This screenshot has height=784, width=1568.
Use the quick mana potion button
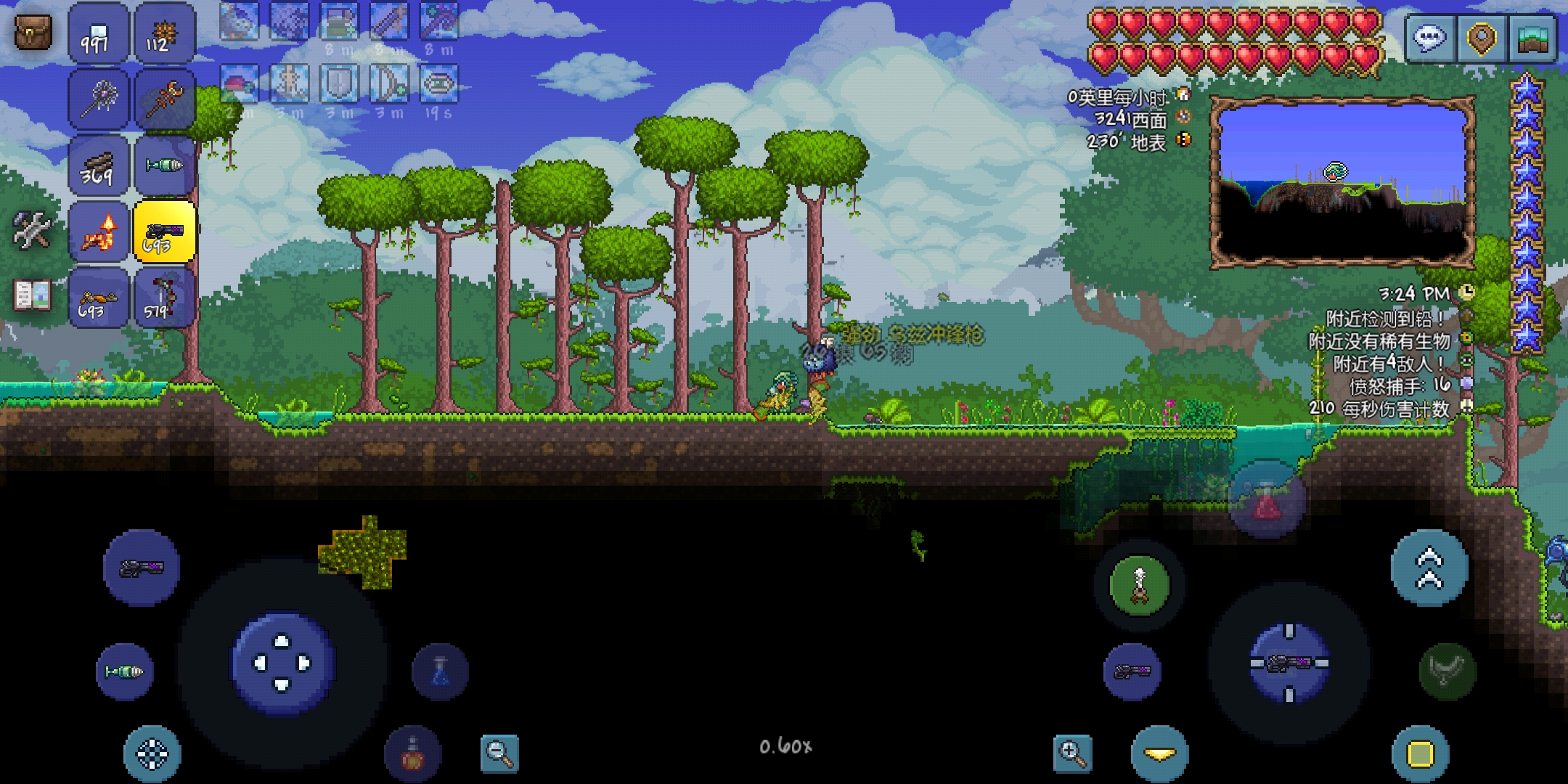pos(440,671)
